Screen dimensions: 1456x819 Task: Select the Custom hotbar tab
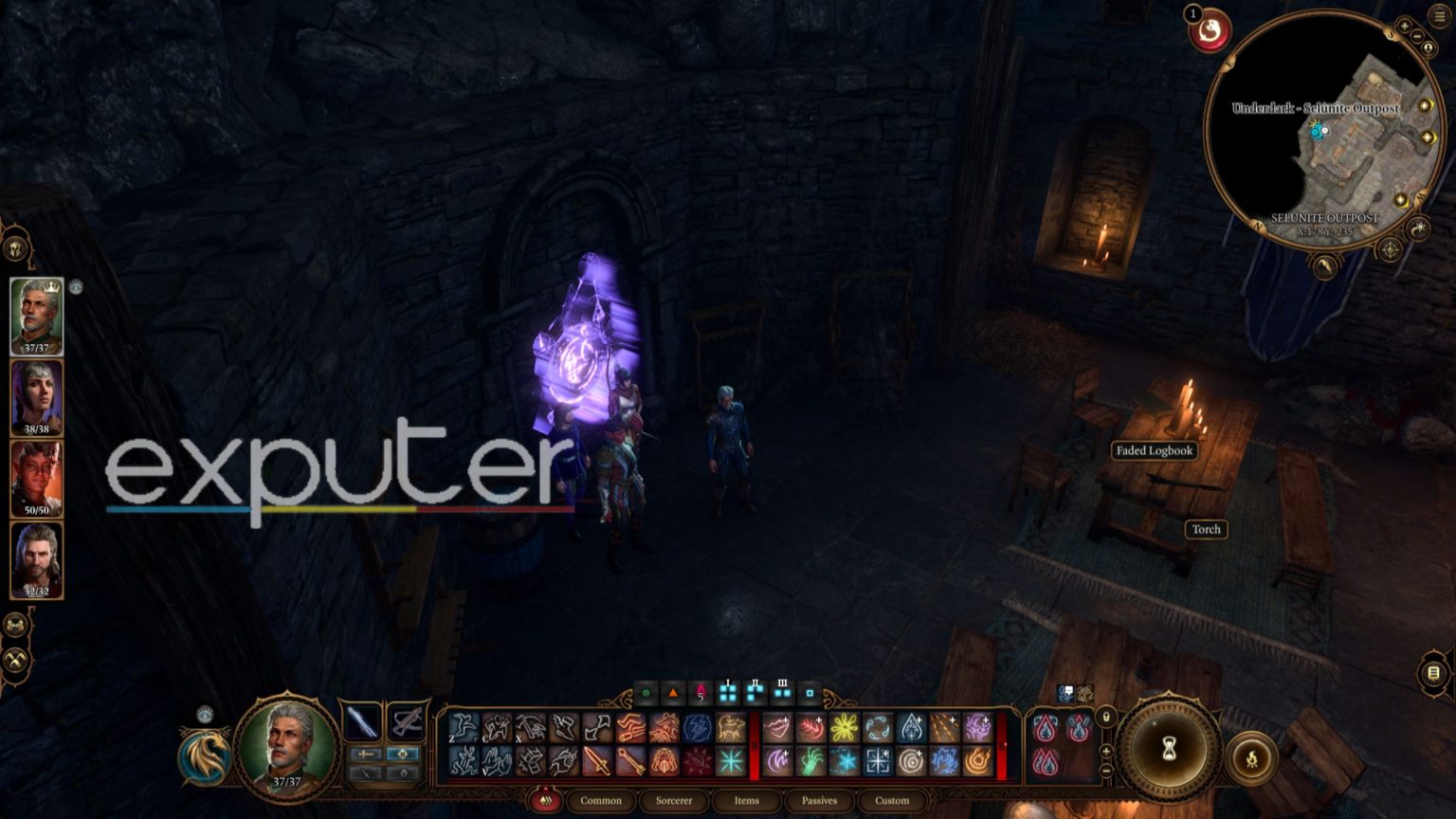[x=892, y=801]
